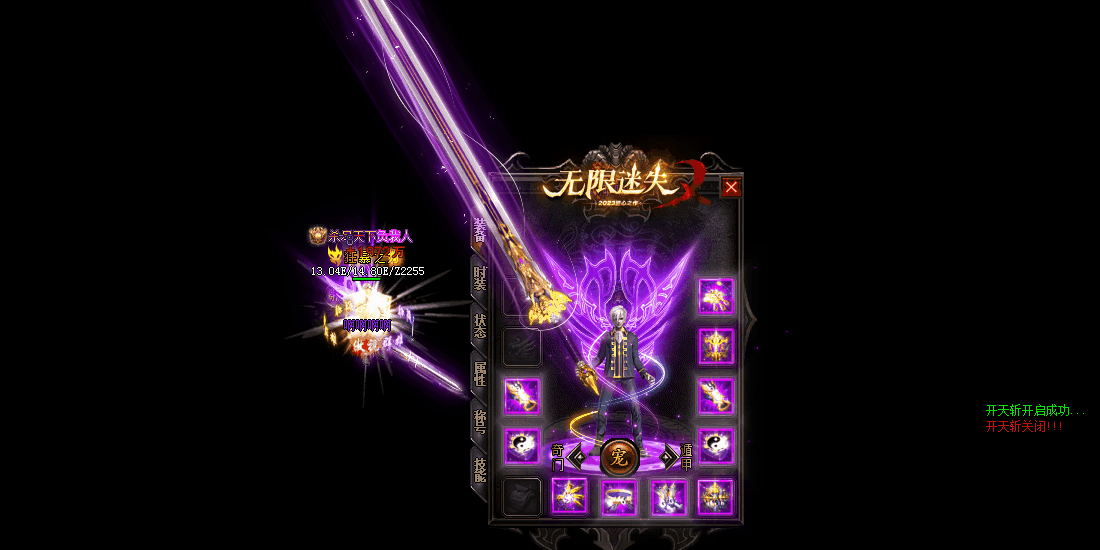The width and height of the screenshot is (1100, 550).
Task: Select the yin-yang slot beside 奇门
Action: pos(521,446)
